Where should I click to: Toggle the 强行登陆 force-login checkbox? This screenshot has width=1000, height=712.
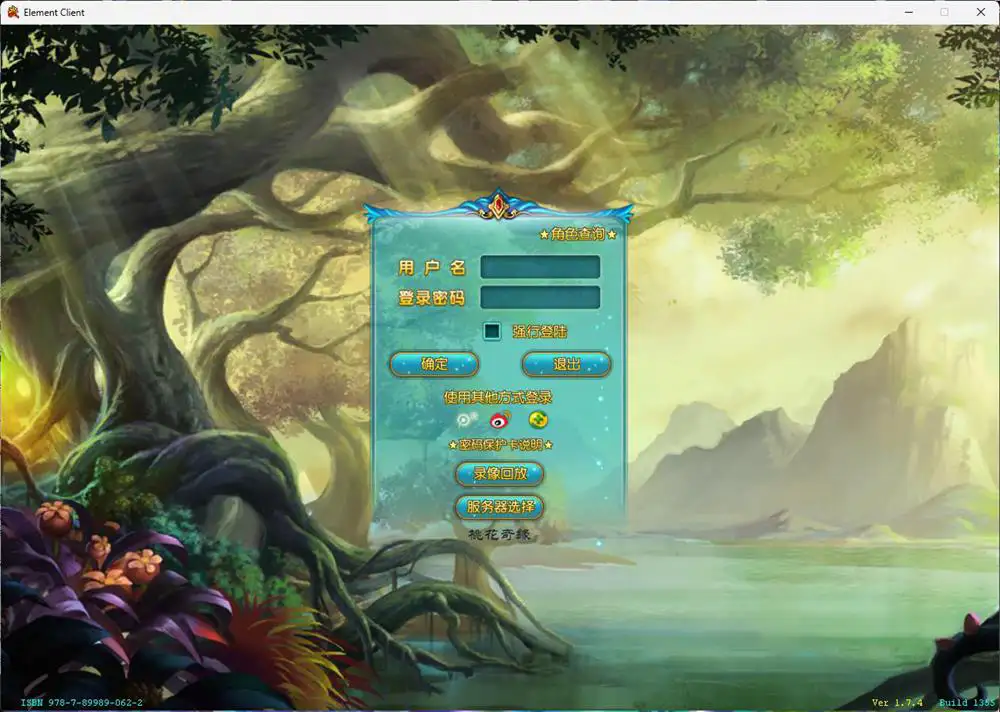pos(492,331)
